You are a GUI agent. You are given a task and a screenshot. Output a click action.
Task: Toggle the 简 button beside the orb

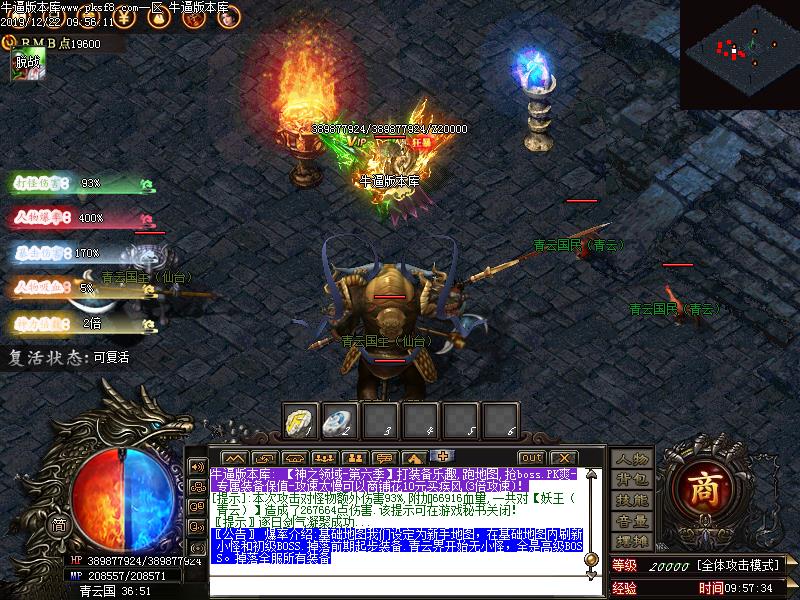59,524
